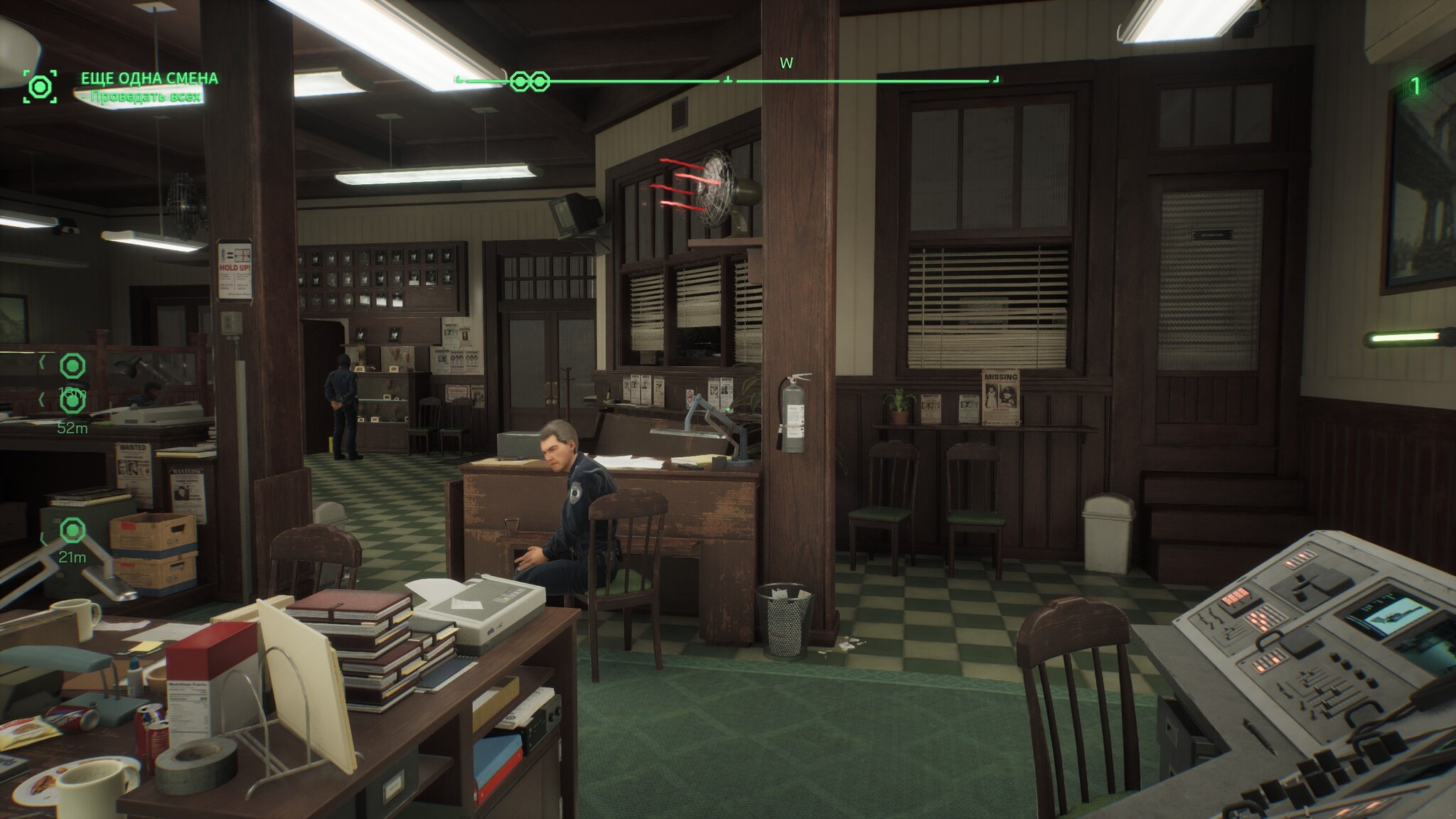This screenshot has height=819, width=1456.
Task: Select the waypoint marker labeled 21m
Action: [72, 530]
